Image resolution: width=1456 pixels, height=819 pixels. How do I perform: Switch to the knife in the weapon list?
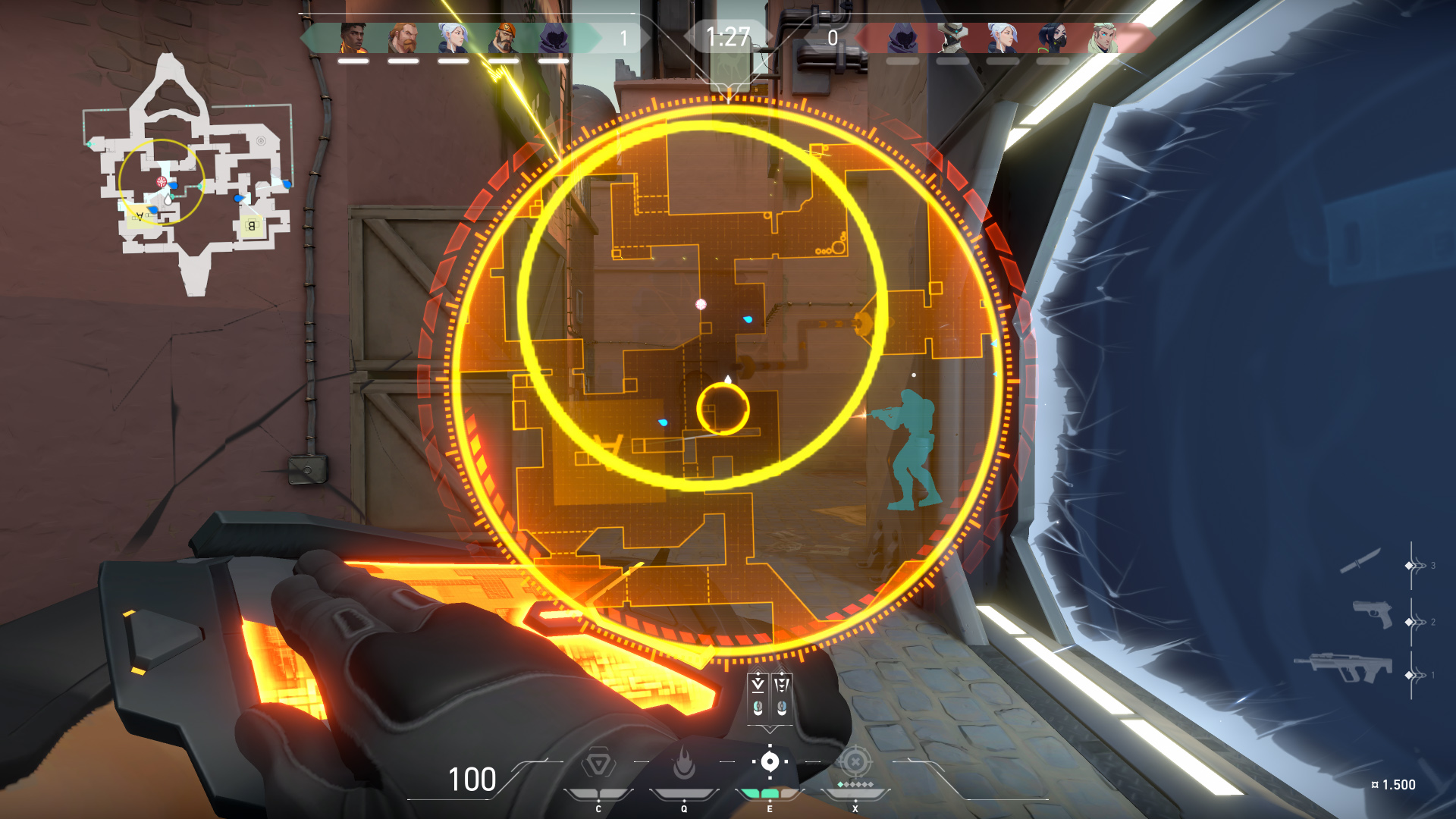point(1360,562)
